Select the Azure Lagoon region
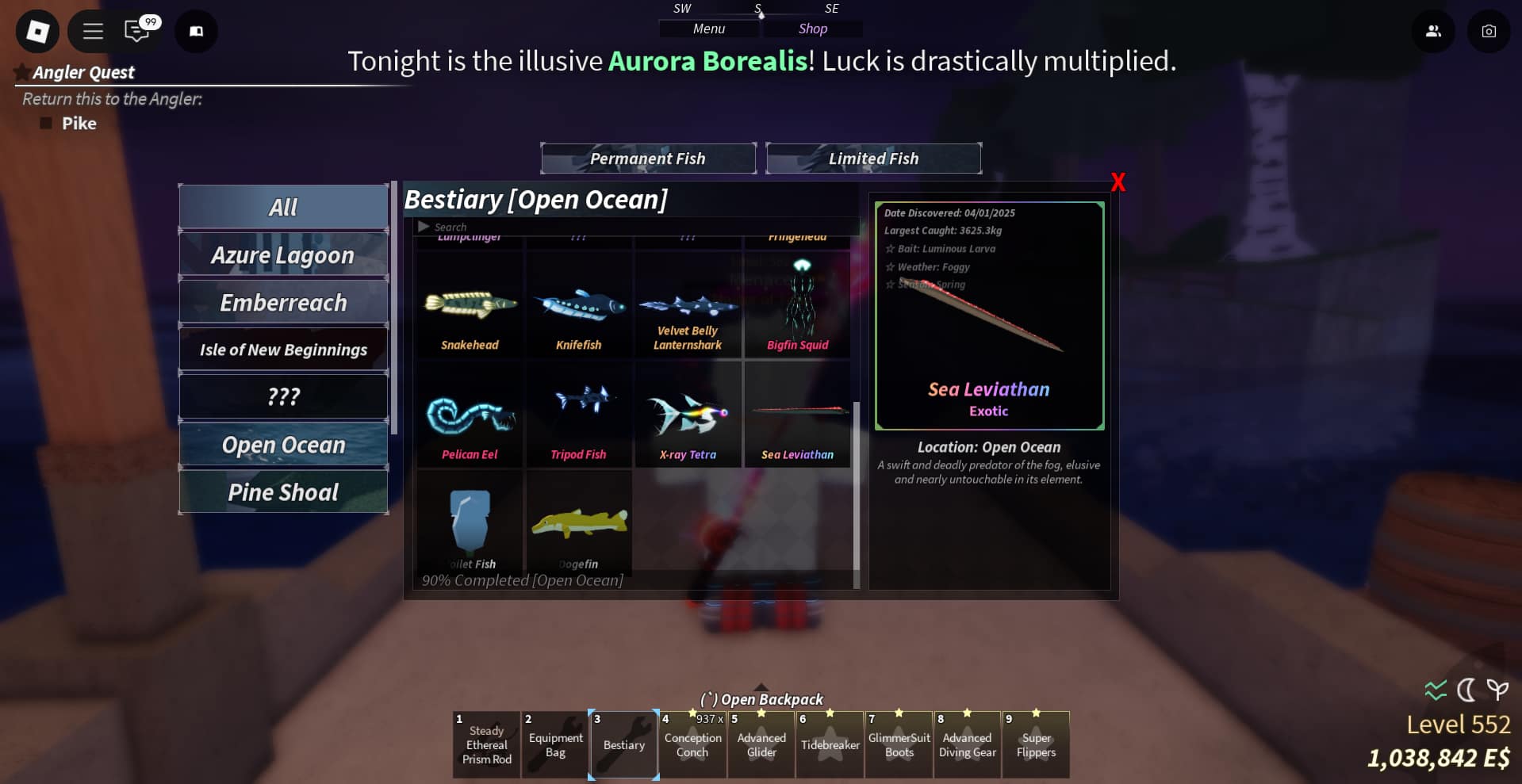1522x784 pixels. (282, 254)
